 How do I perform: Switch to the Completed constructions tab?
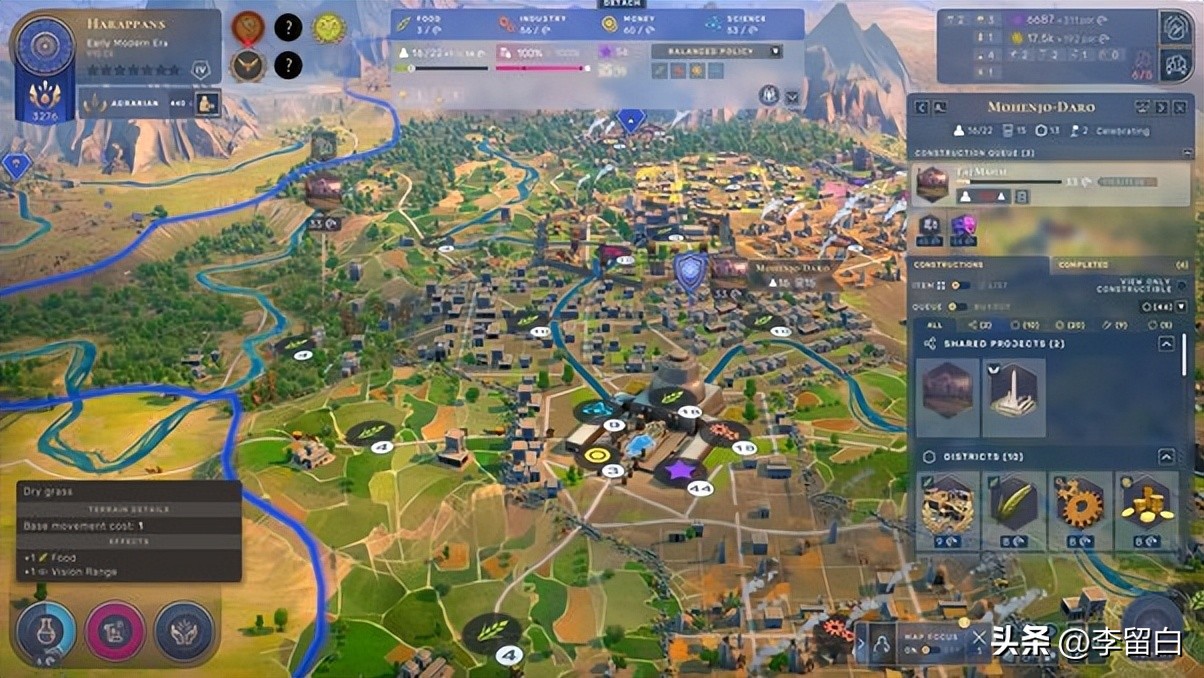pyautogui.click(x=1083, y=265)
